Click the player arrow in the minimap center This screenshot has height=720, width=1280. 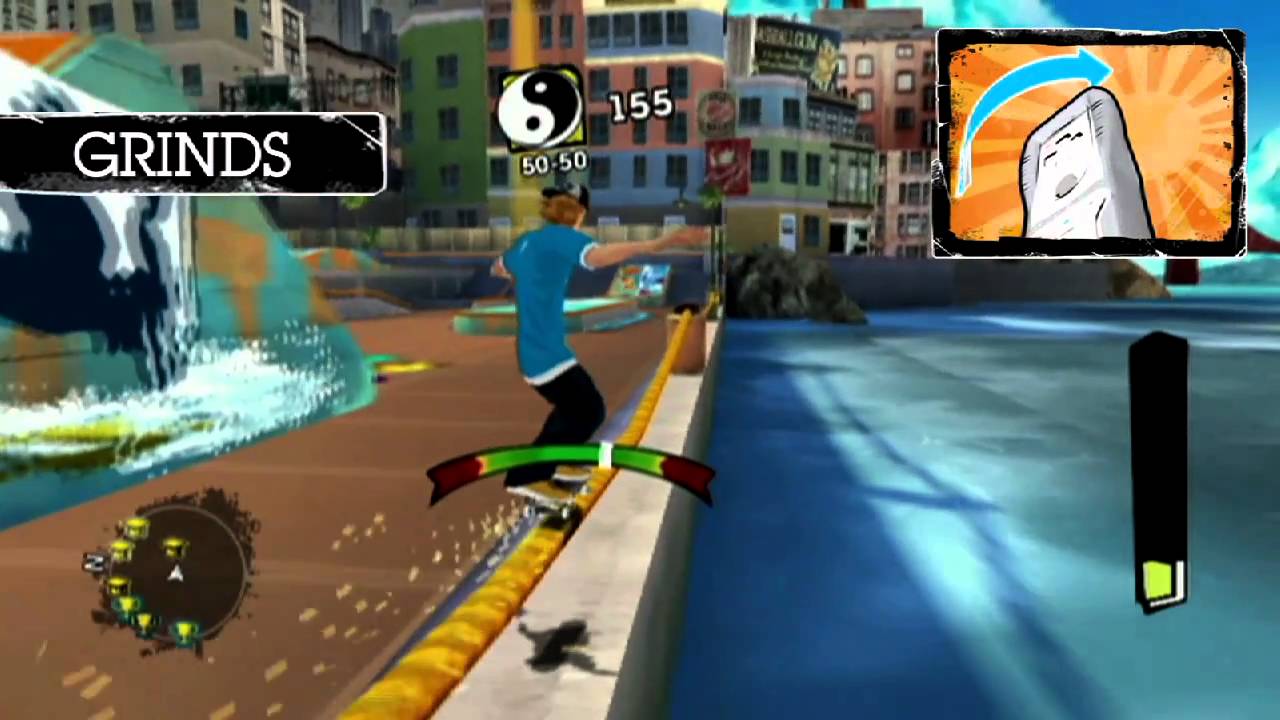point(177,572)
